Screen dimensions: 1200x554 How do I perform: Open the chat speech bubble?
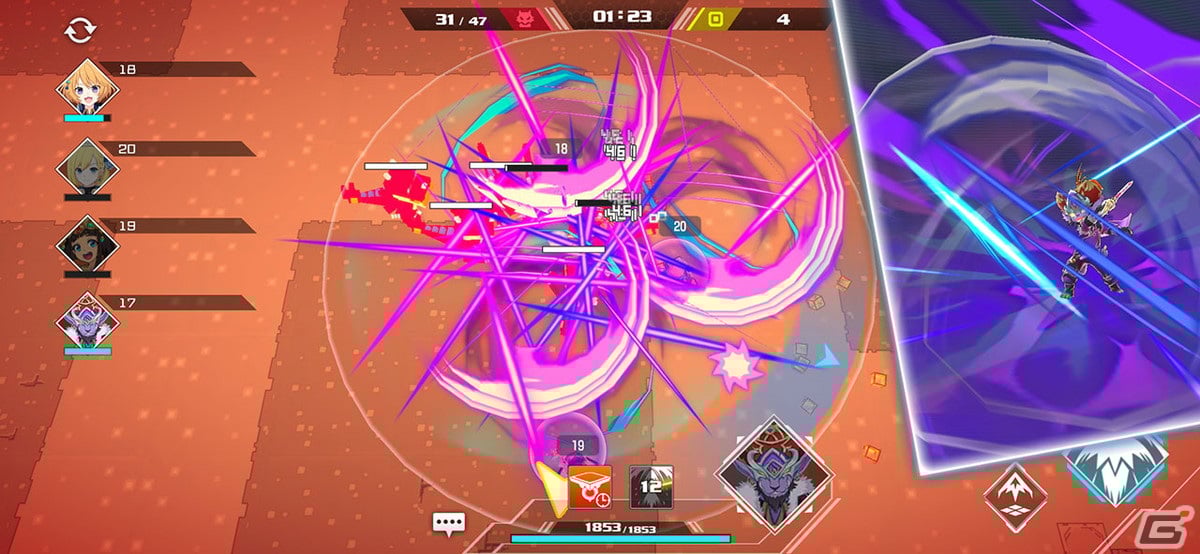click(448, 522)
